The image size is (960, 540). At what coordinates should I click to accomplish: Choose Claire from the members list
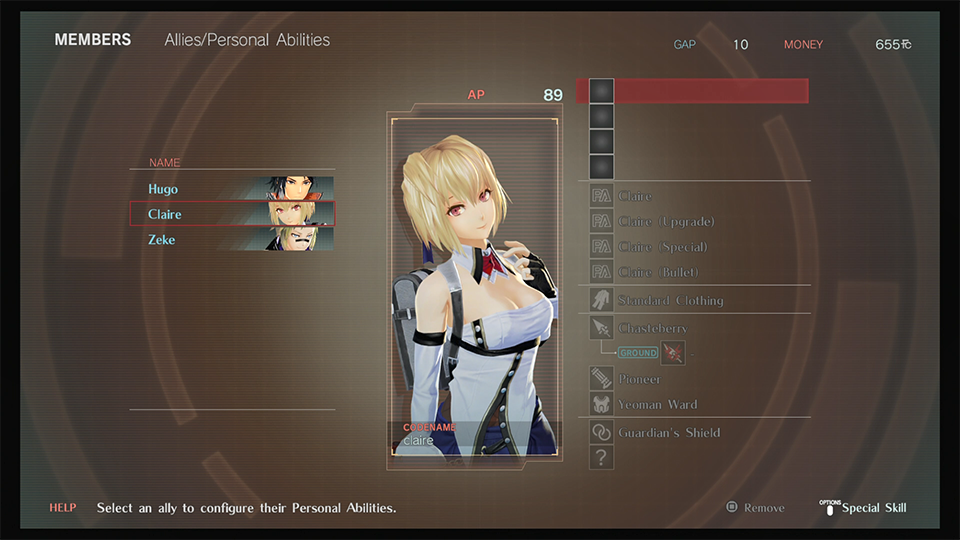coord(232,214)
